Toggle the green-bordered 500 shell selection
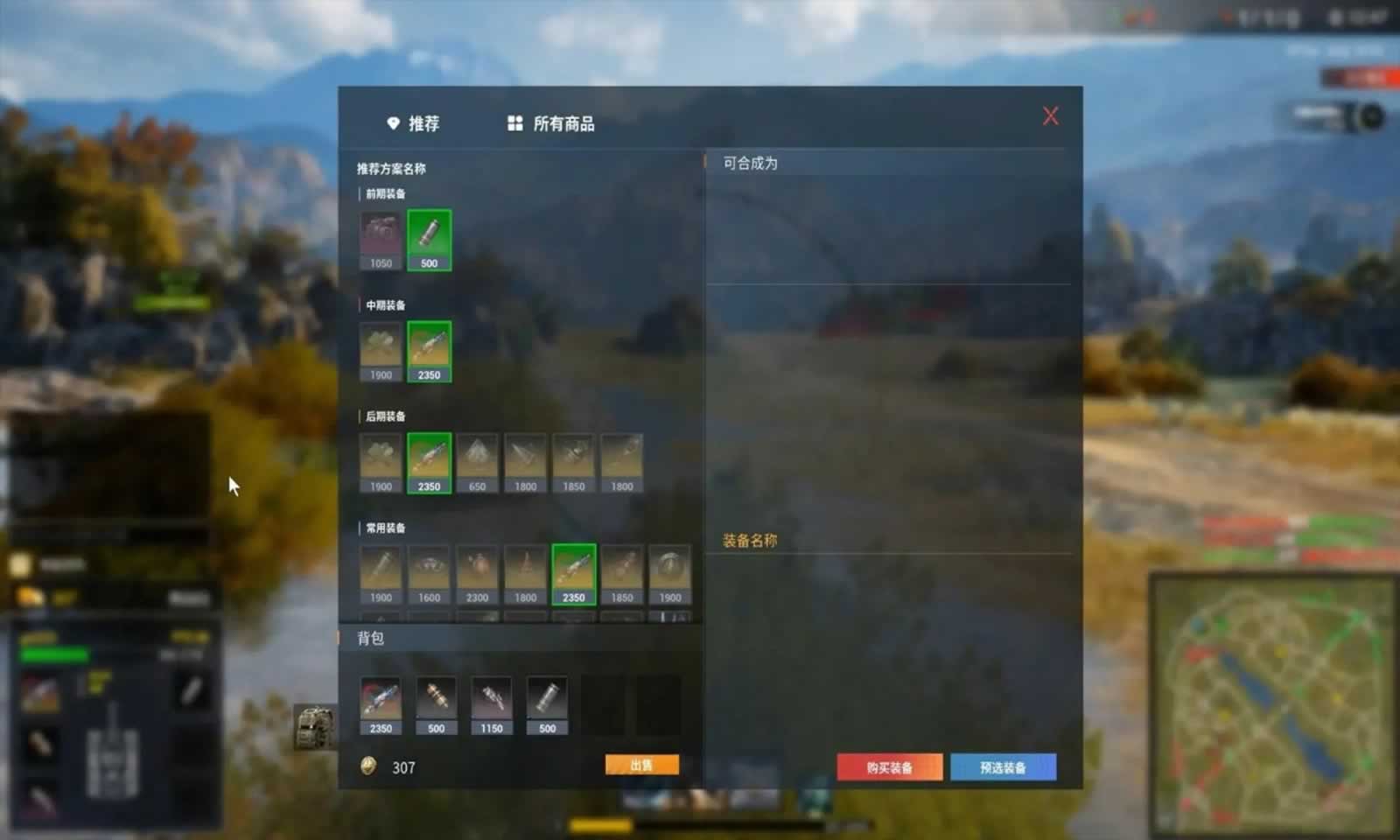Viewport: 1400px width, 840px height. [x=429, y=236]
